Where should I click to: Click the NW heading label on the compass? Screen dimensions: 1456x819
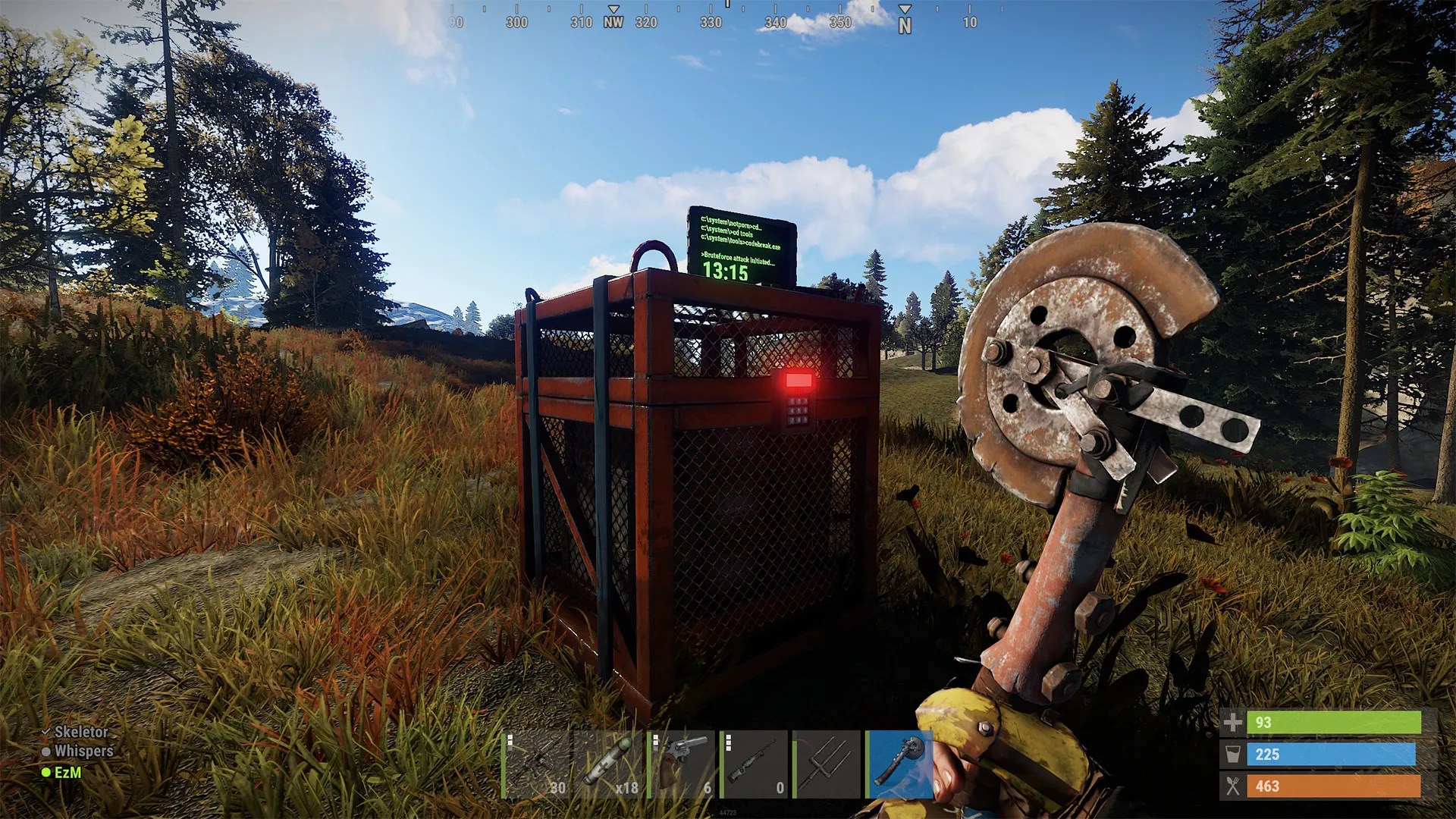click(x=612, y=22)
